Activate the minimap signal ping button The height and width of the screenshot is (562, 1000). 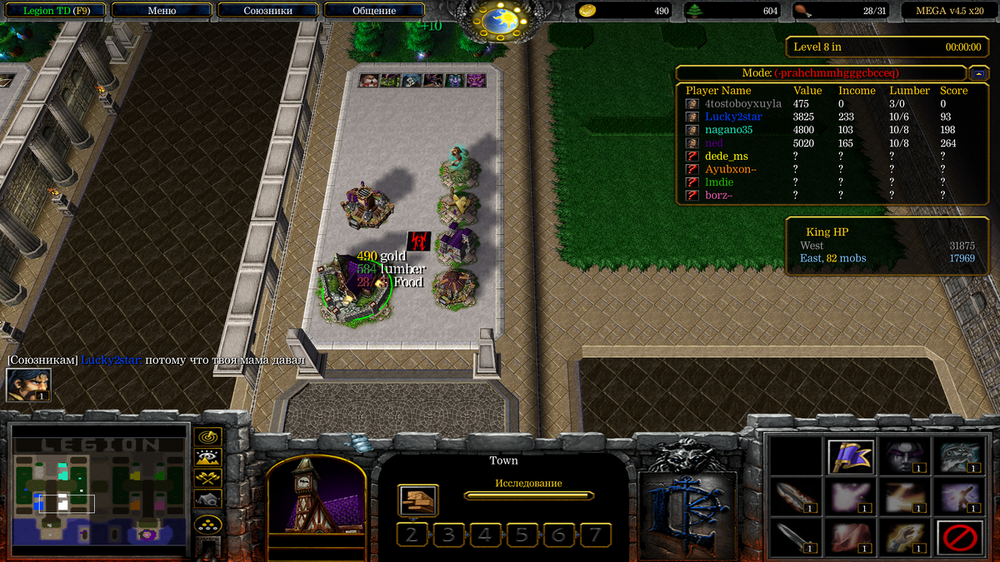click(208, 436)
